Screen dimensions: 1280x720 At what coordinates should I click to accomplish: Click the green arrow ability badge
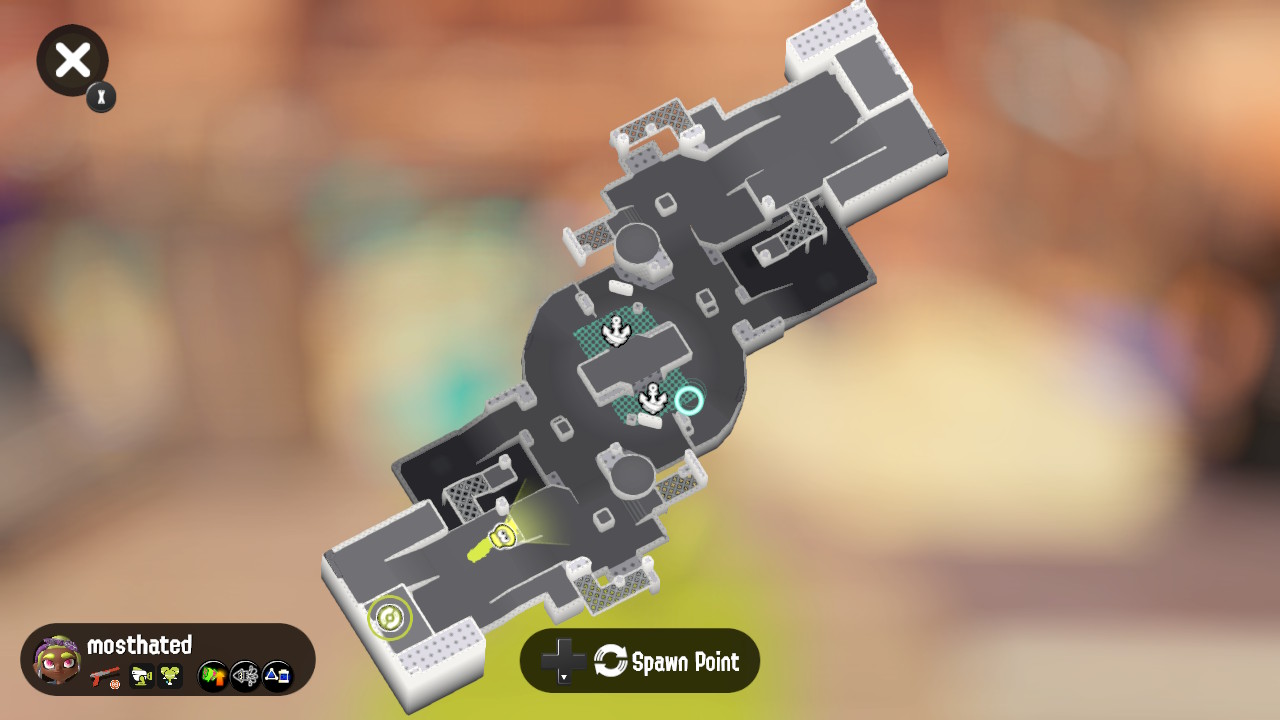click(211, 676)
